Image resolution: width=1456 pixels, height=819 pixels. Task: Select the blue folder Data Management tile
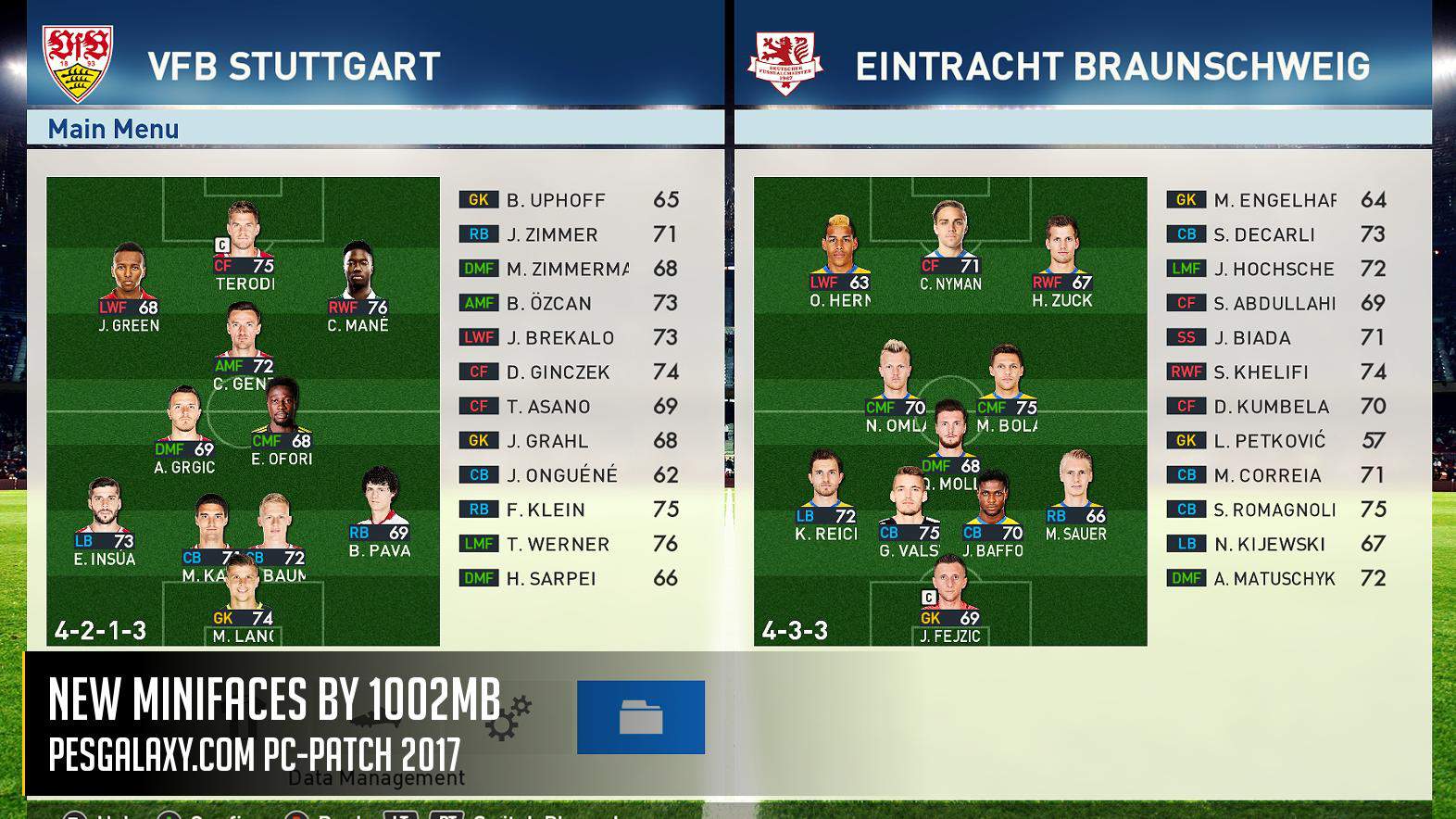640,717
